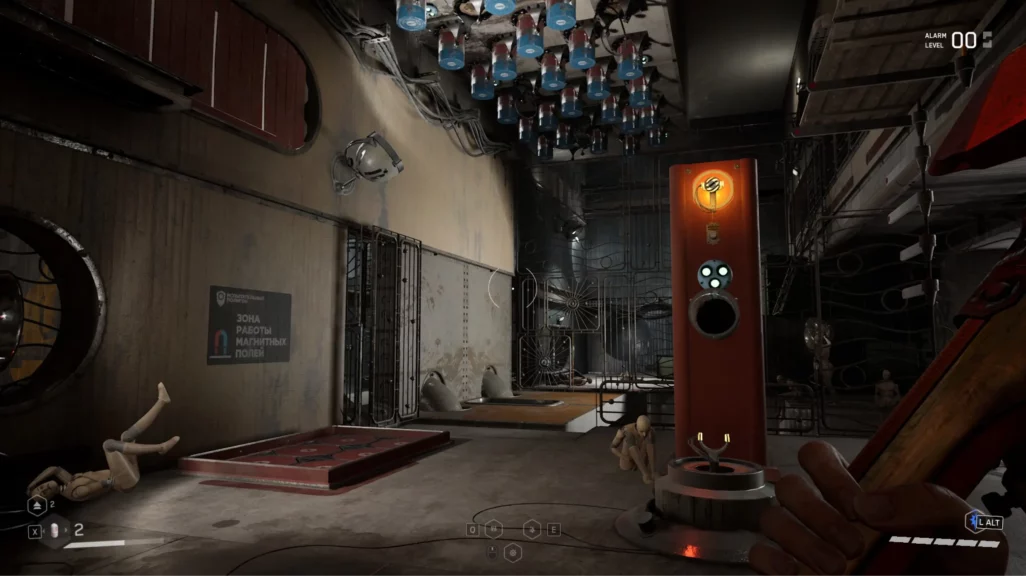Viewport: 1026px width, 576px height.
Task: Activate the blue shock energy ability icon
Action: coord(971,522)
